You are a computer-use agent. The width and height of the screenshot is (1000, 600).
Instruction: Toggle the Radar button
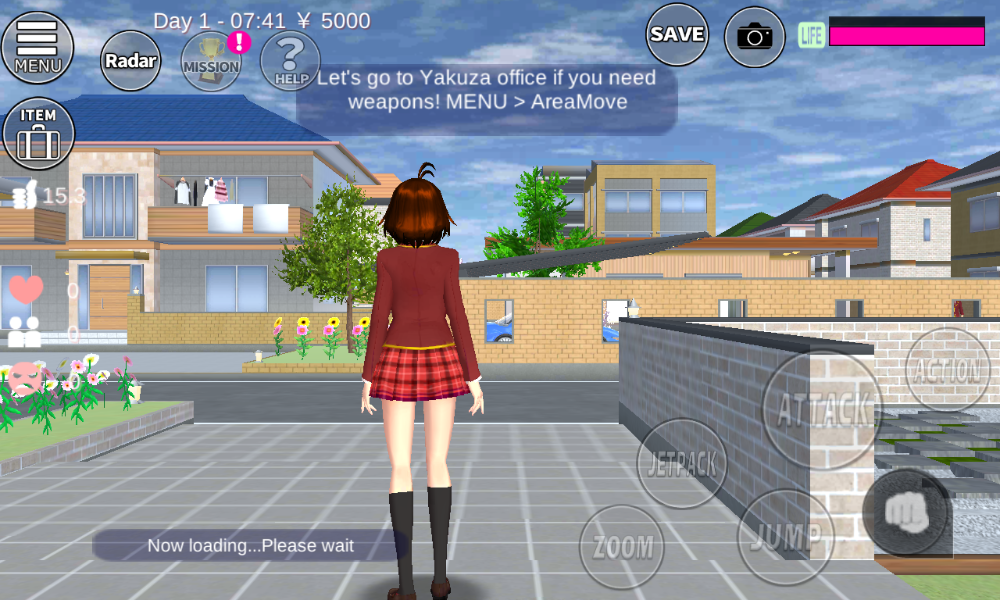131,61
